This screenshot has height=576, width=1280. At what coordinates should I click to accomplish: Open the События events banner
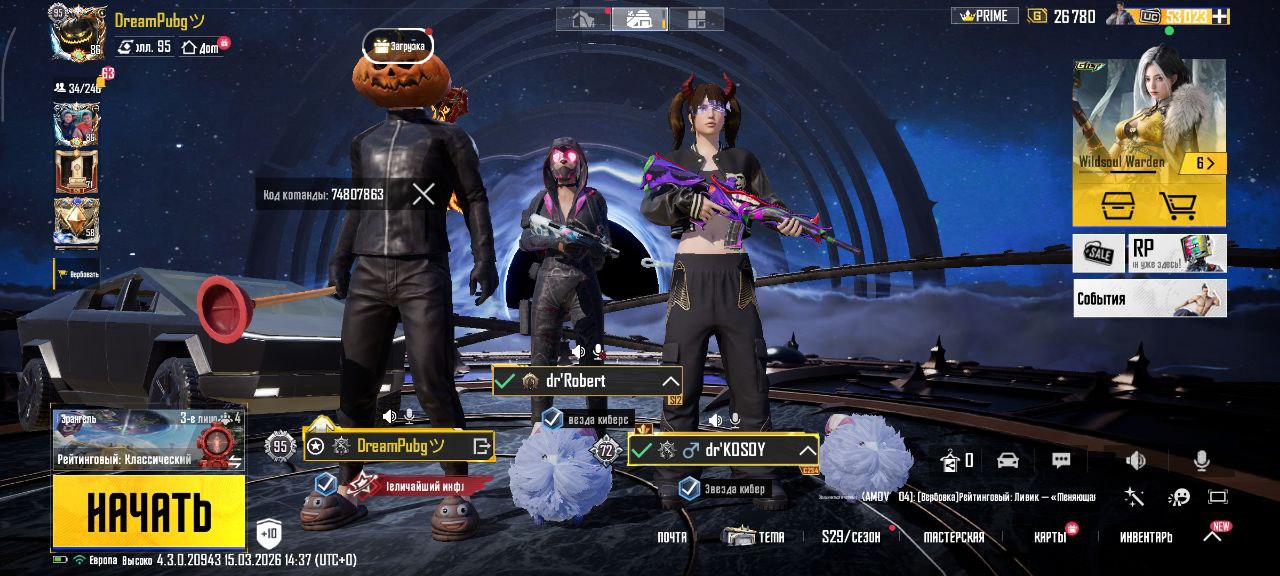click(1149, 298)
